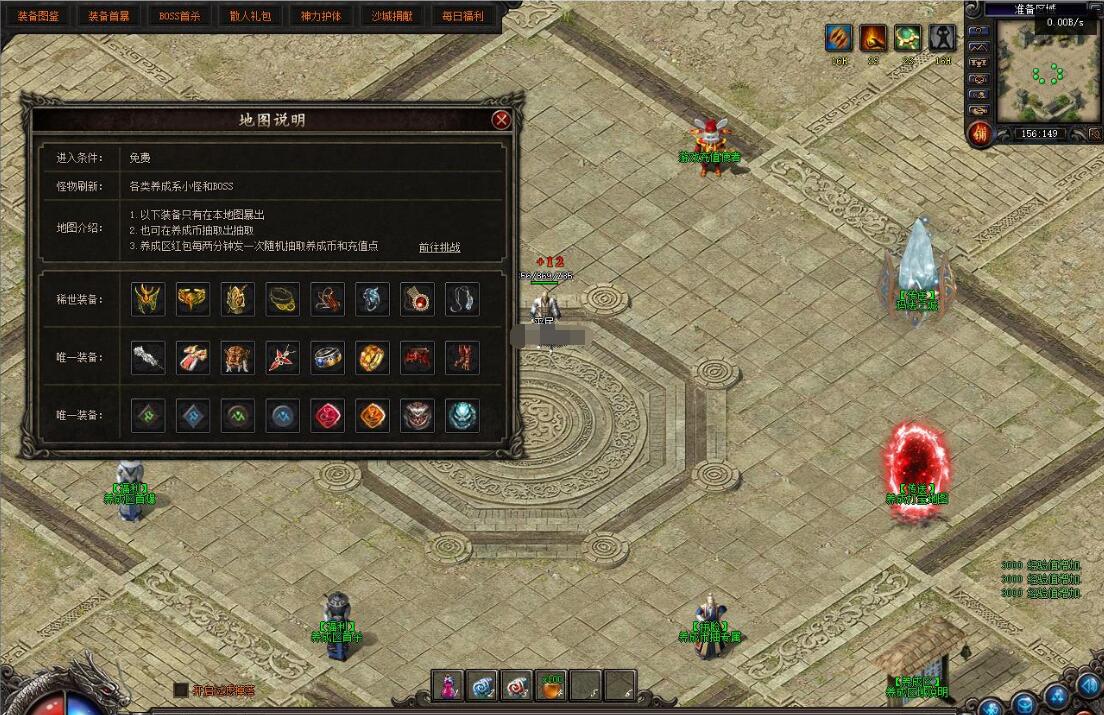1104x715 pixels.
Task: Click the flame buff skill icon
Action: pos(873,38)
